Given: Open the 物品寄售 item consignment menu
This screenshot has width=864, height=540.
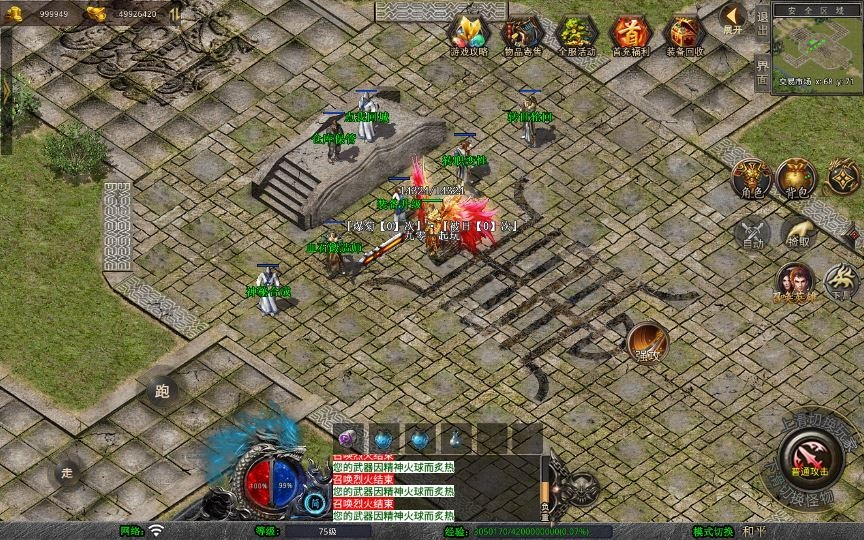Looking at the screenshot, I should click(x=522, y=34).
